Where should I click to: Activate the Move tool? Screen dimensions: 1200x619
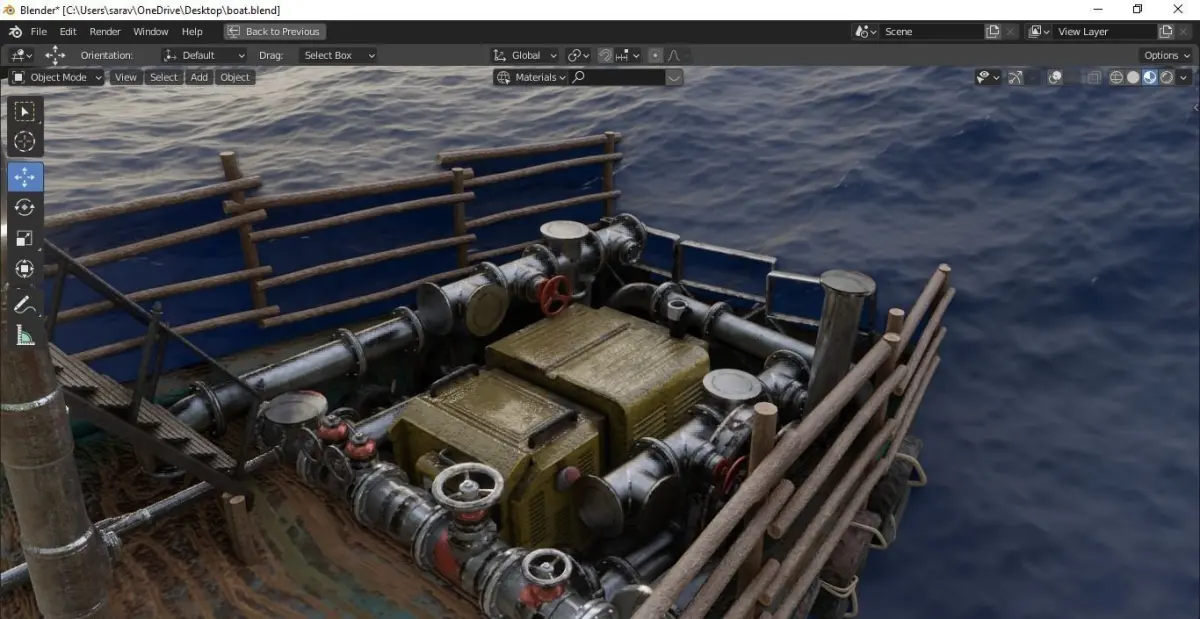coord(25,177)
